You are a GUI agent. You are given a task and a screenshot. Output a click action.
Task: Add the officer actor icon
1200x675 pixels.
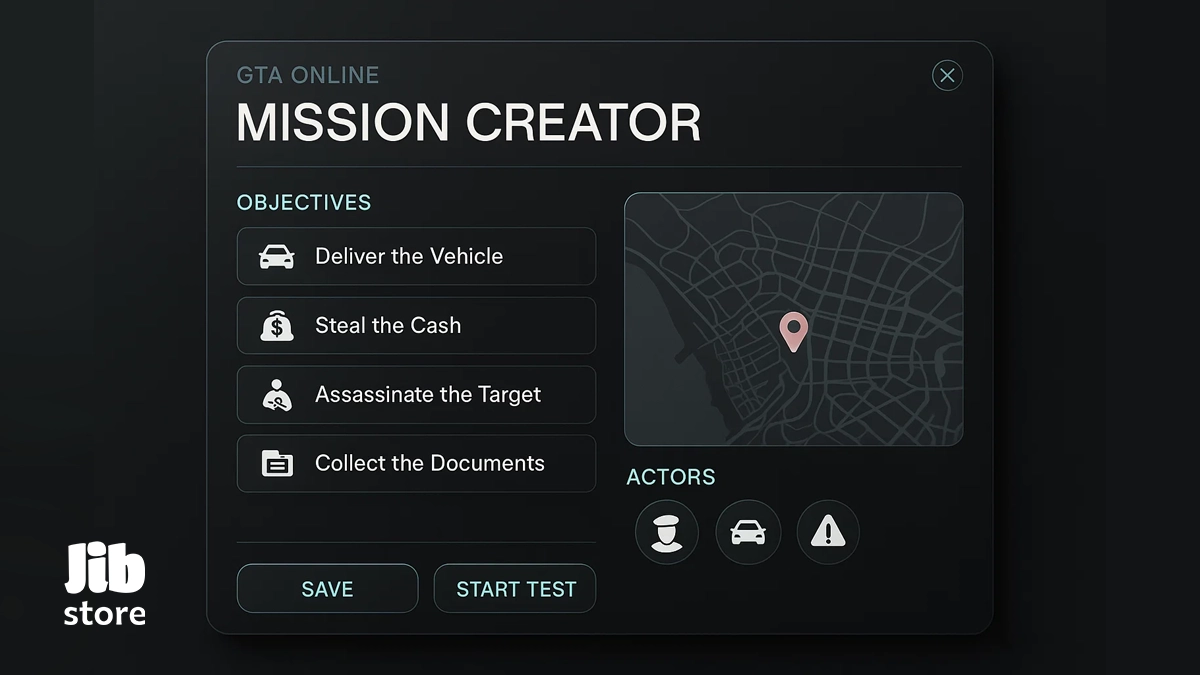pyautogui.click(x=666, y=532)
